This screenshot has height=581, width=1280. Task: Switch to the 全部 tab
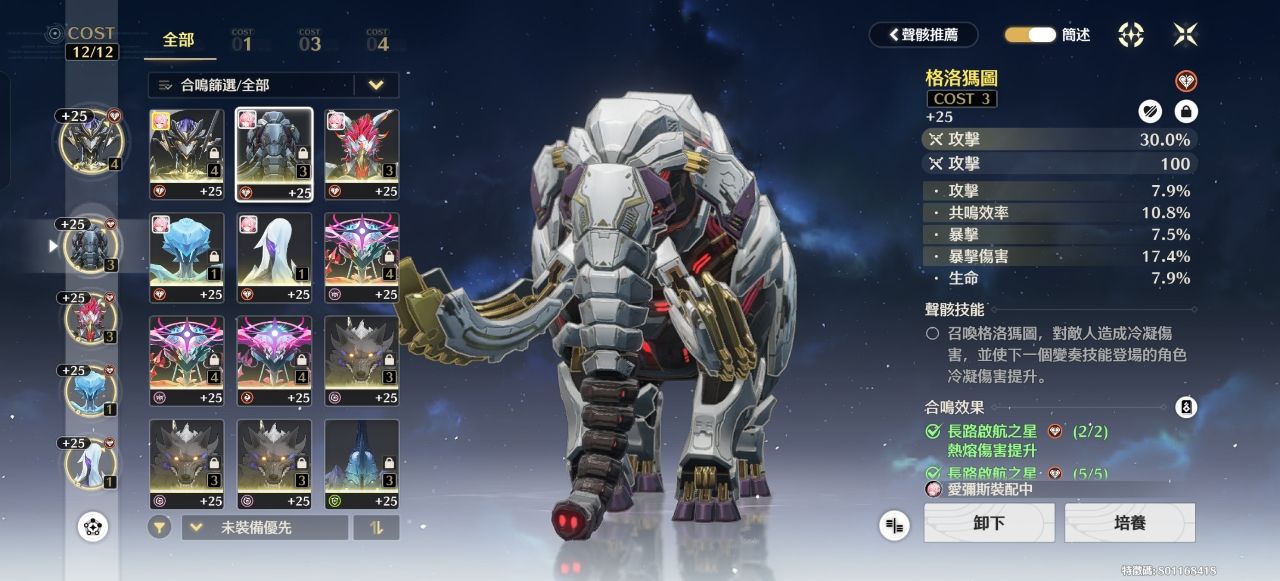(179, 41)
